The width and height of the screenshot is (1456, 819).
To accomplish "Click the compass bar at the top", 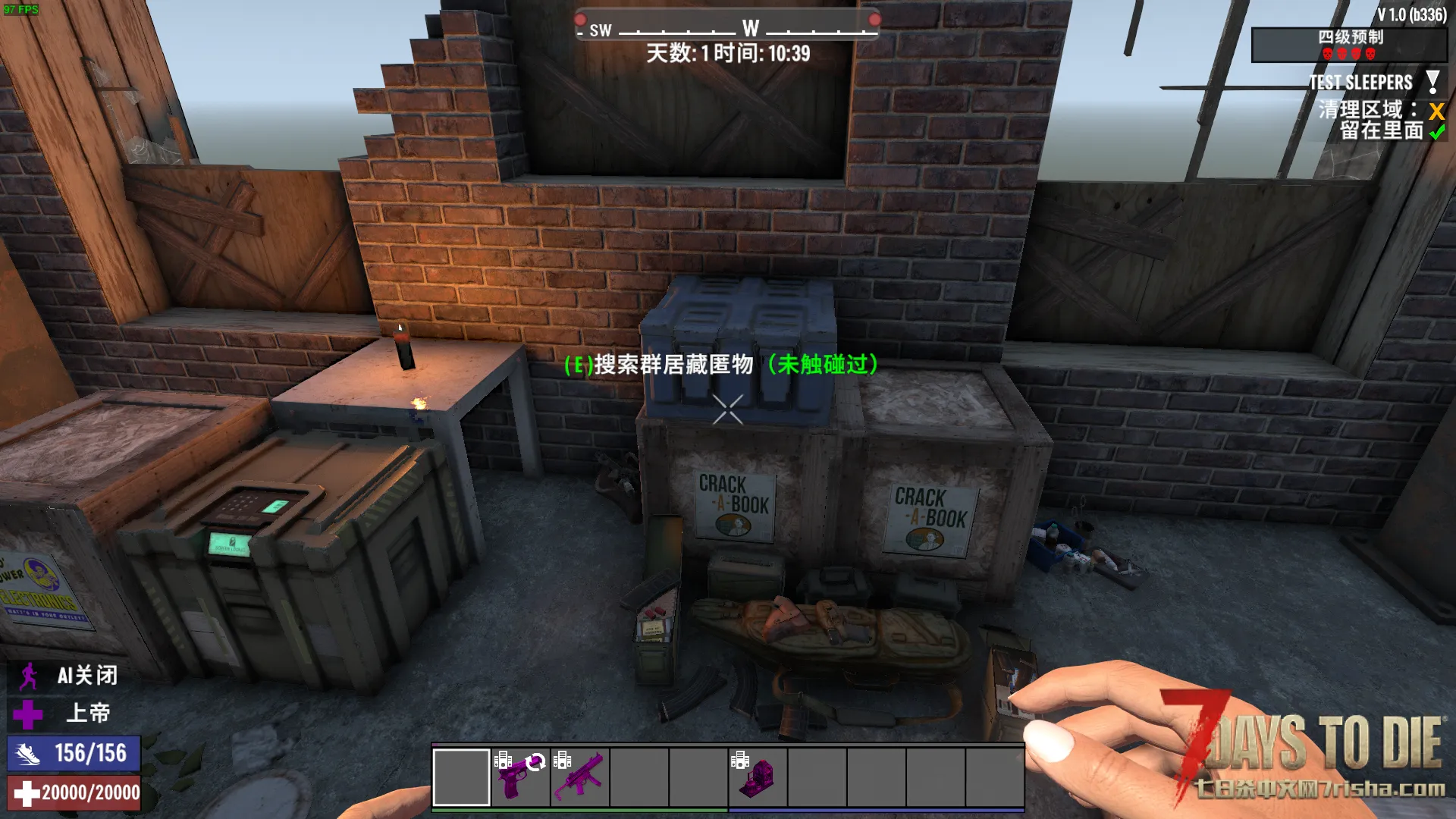I will coord(727,29).
